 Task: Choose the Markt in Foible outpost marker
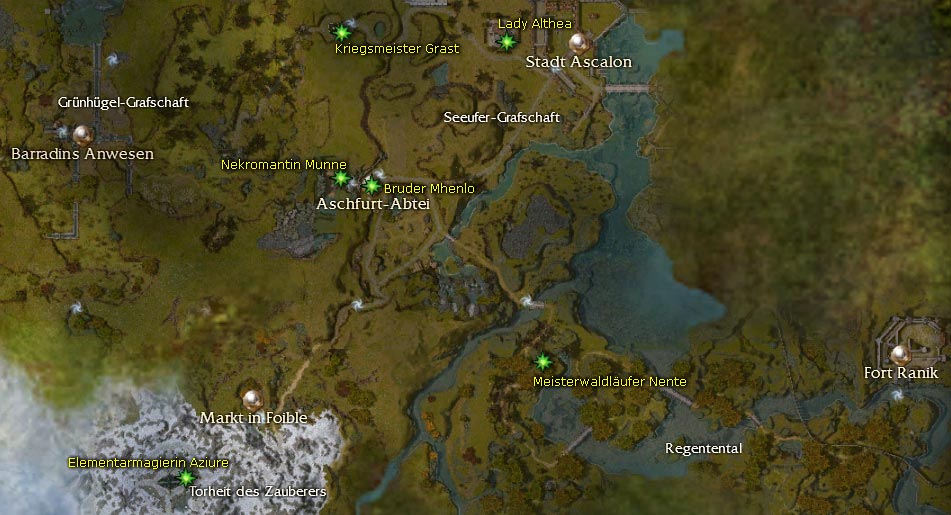pos(252,398)
